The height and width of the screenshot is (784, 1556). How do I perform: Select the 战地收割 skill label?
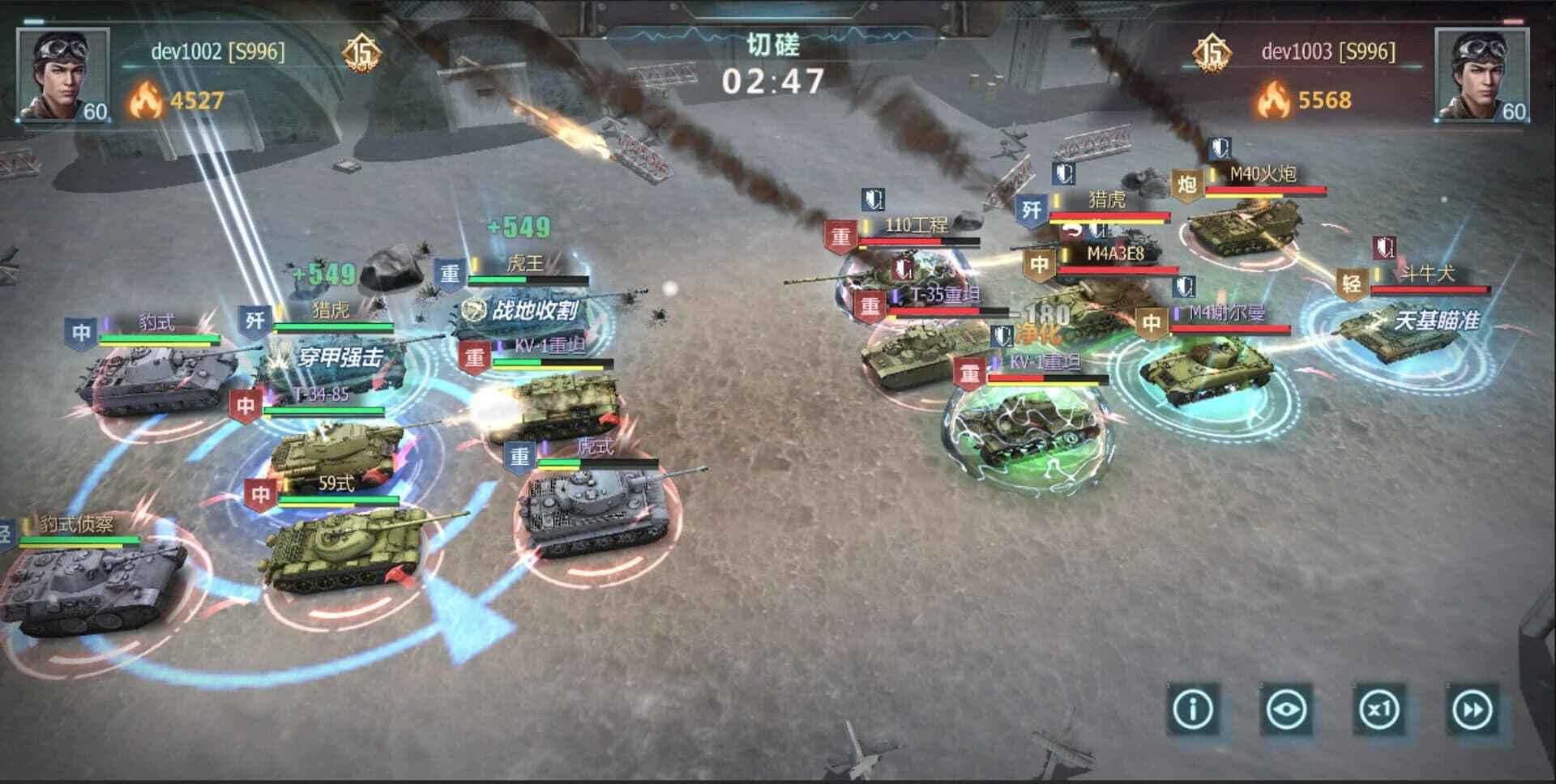pos(526,307)
